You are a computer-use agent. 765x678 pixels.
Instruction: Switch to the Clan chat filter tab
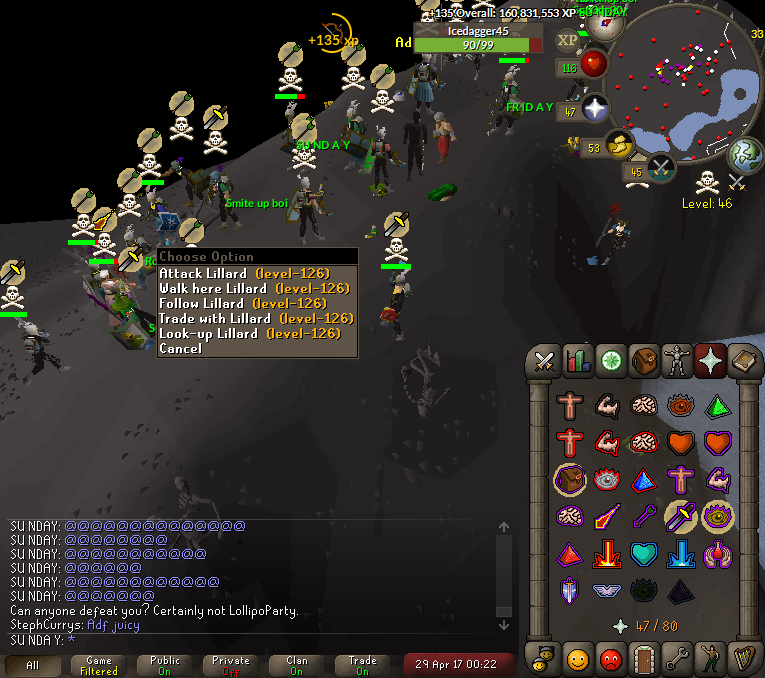click(297, 665)
